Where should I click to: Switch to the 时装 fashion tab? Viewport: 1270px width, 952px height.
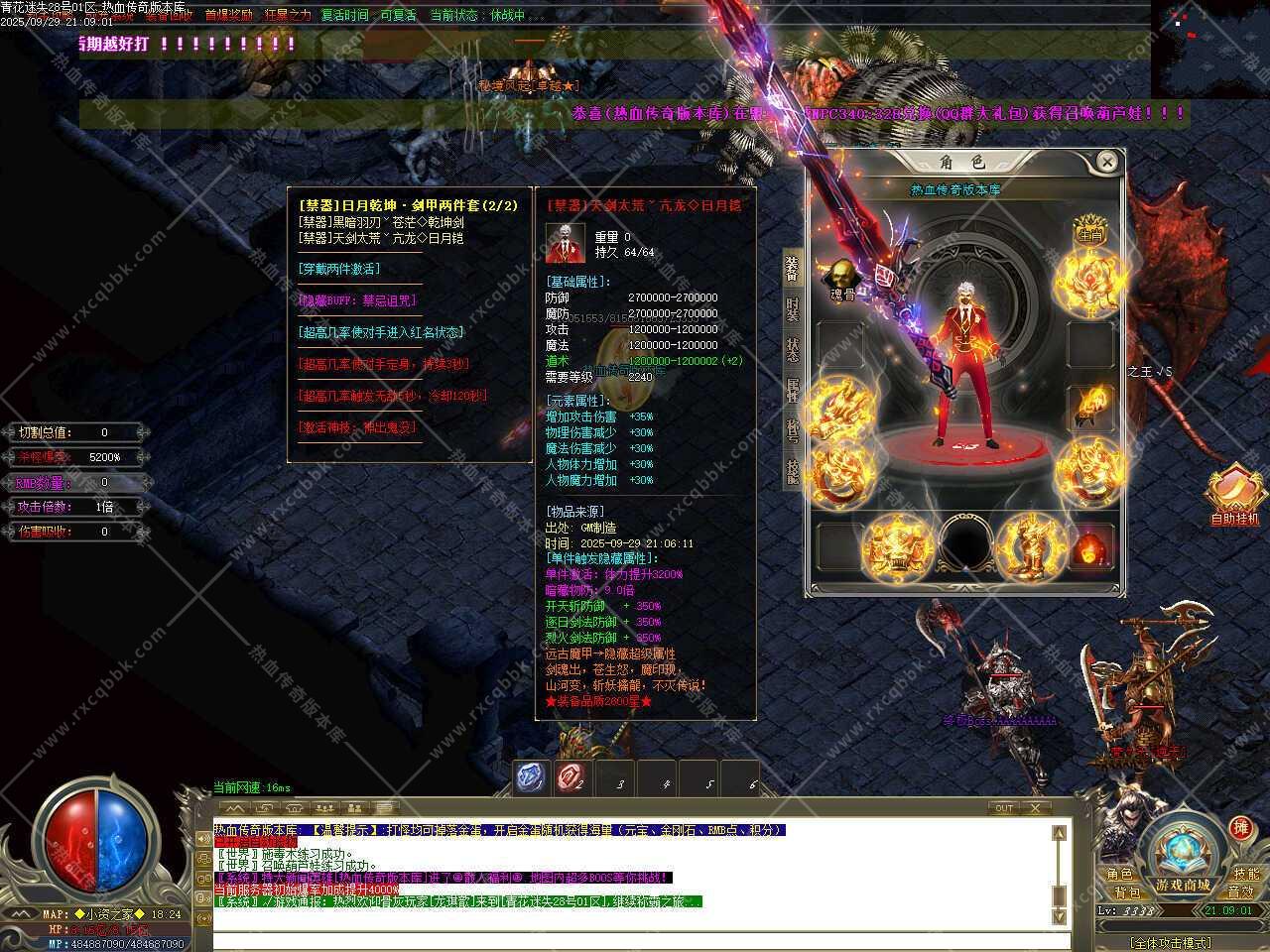click(793, 310)
